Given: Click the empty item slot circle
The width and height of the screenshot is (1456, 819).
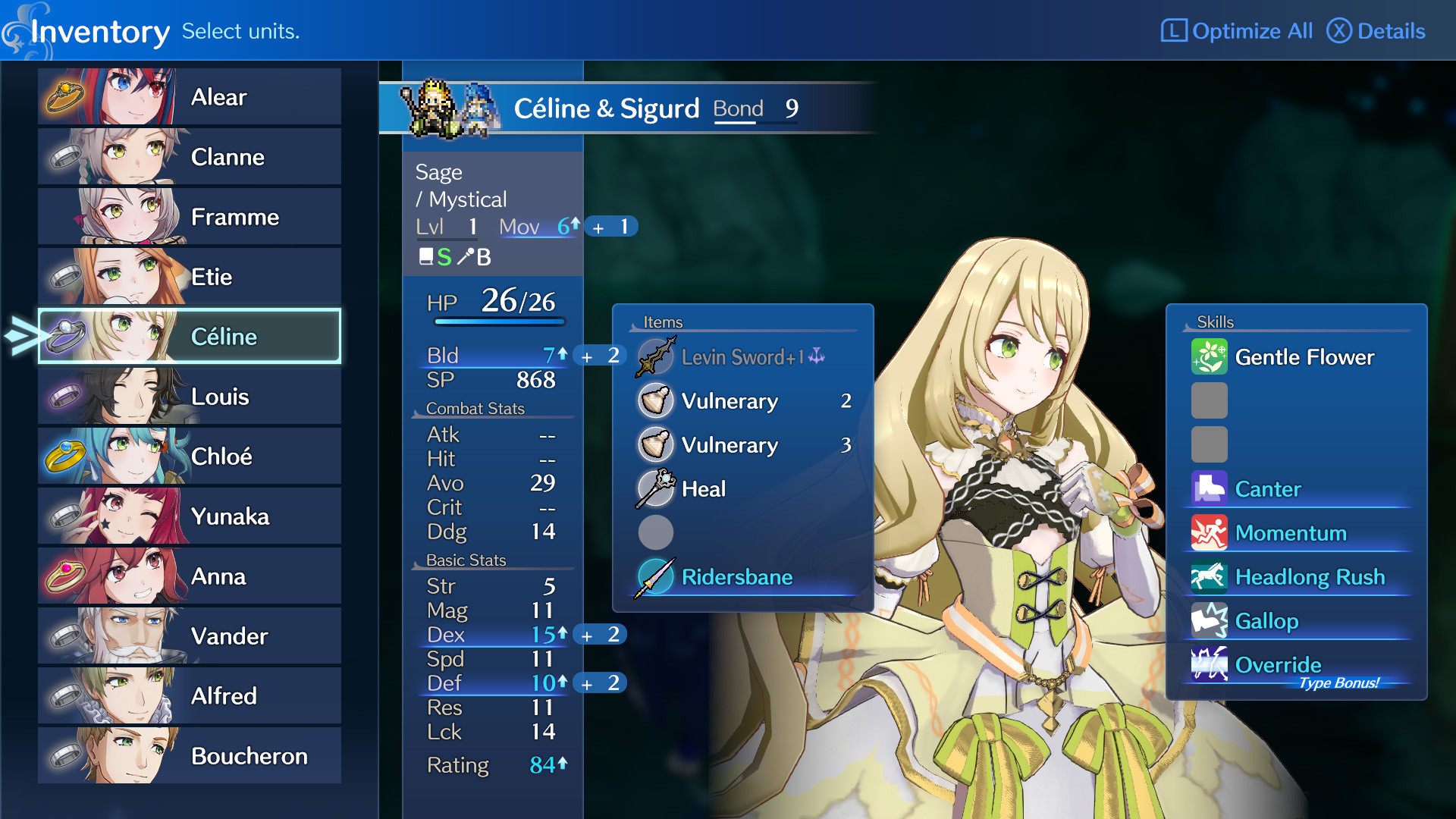Looking at the screenshot, I should click(x=655, y=532).
